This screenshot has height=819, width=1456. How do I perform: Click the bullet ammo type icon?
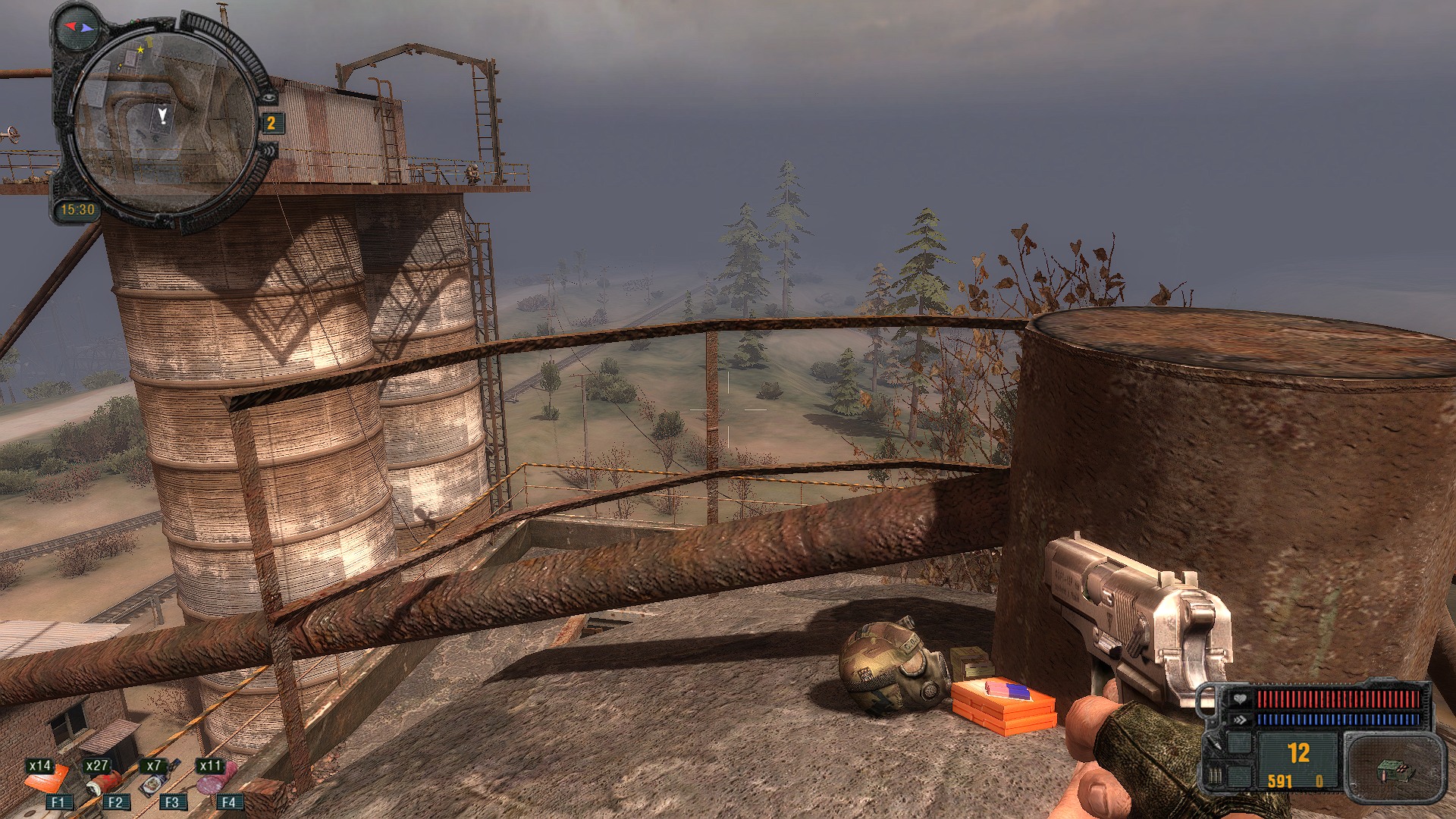point(1214,776)
